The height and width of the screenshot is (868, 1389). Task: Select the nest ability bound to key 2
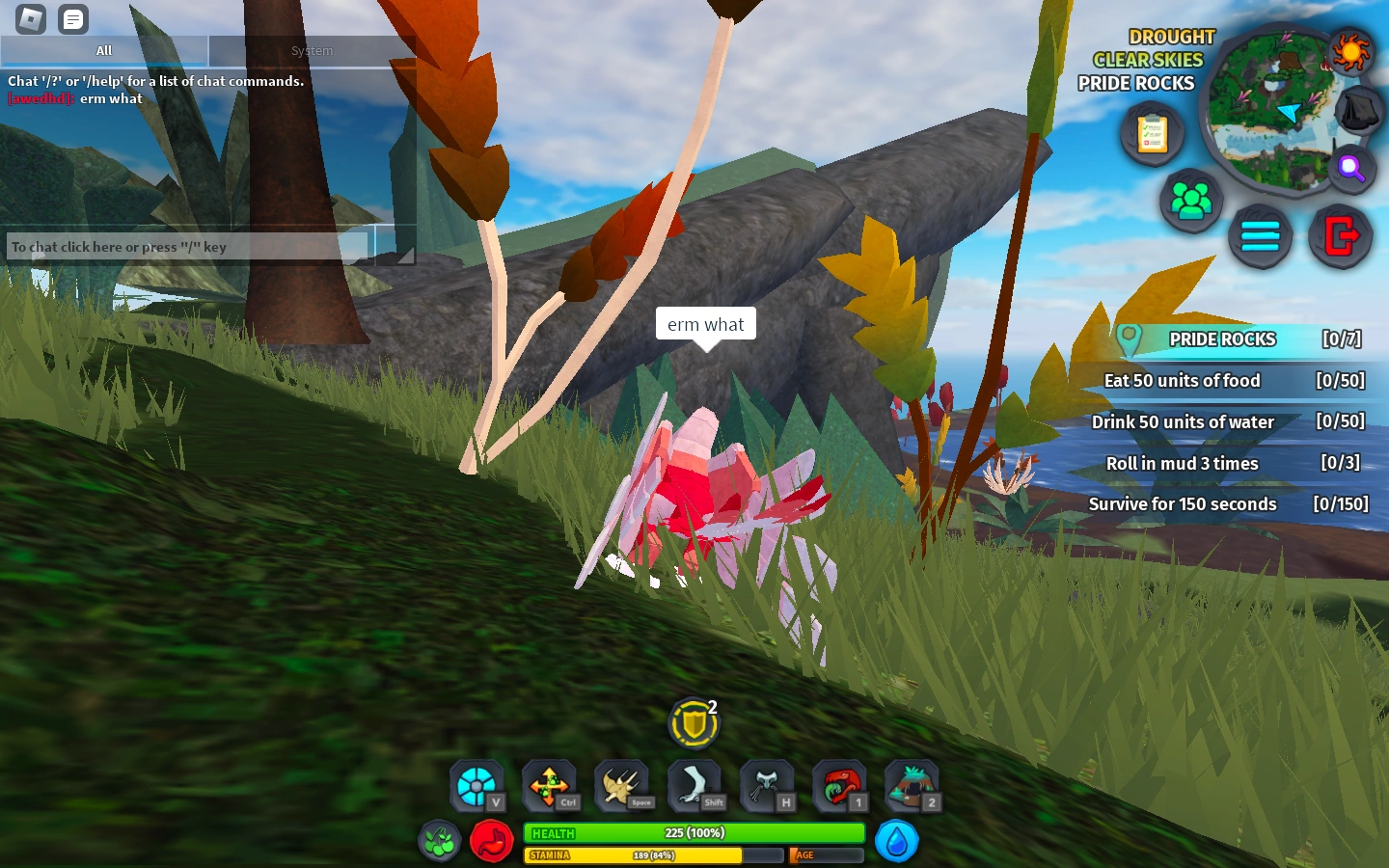point(912,785)
